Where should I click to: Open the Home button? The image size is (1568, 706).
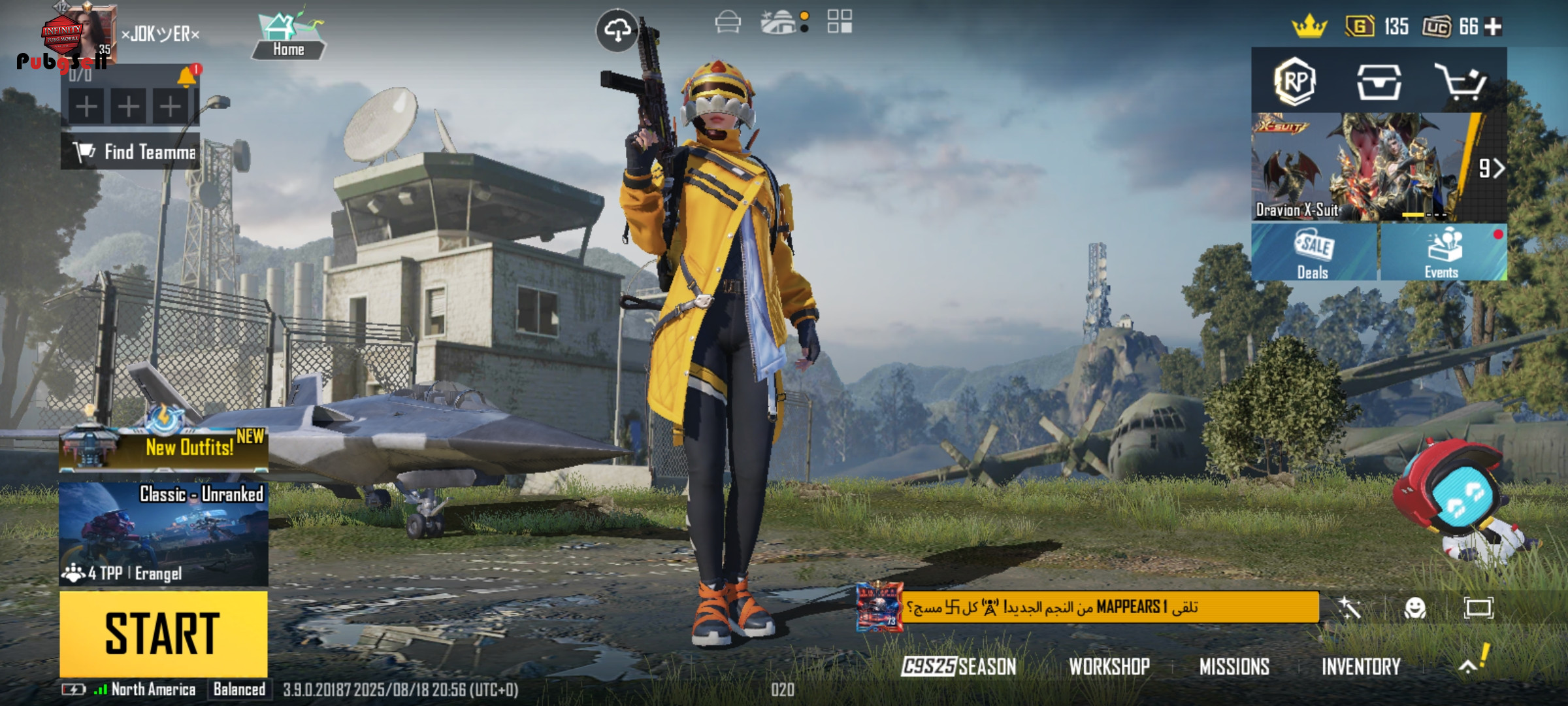pyautogui.click(x=288, y=37)
